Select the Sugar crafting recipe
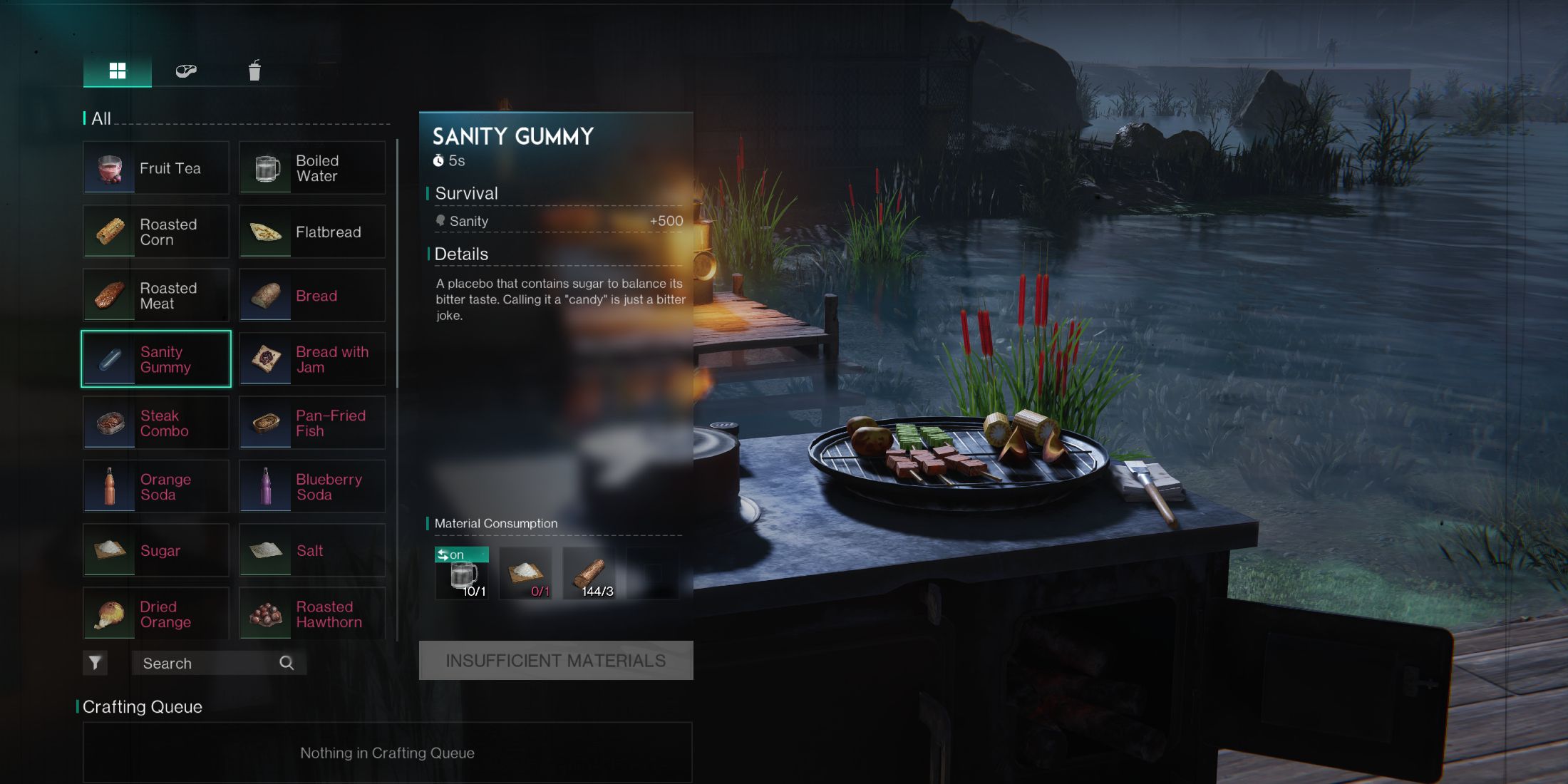Image resolution: width=1568 pixels, height=784 pixels. click(156, 550)
